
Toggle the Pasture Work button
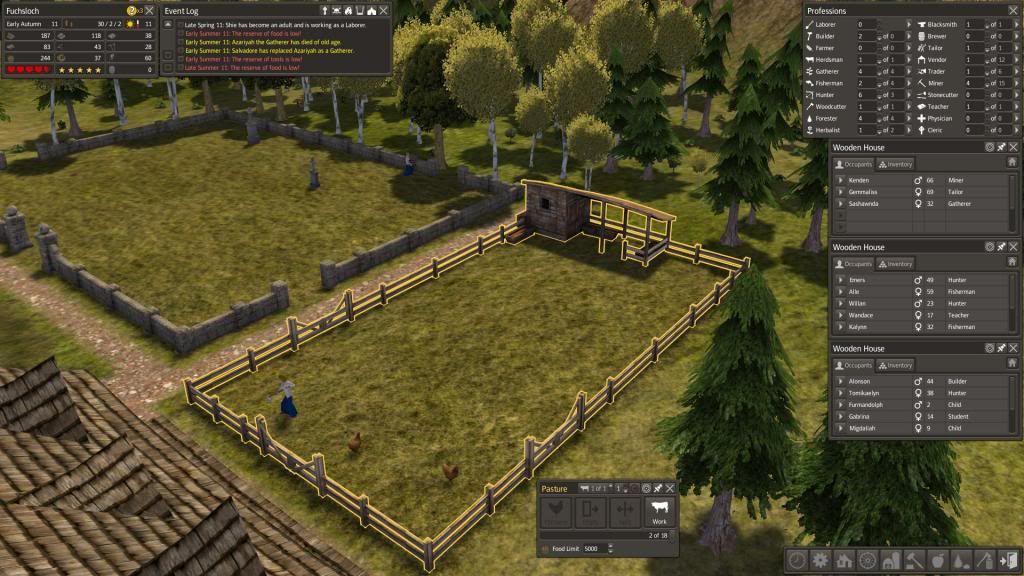tap(659, 512)
